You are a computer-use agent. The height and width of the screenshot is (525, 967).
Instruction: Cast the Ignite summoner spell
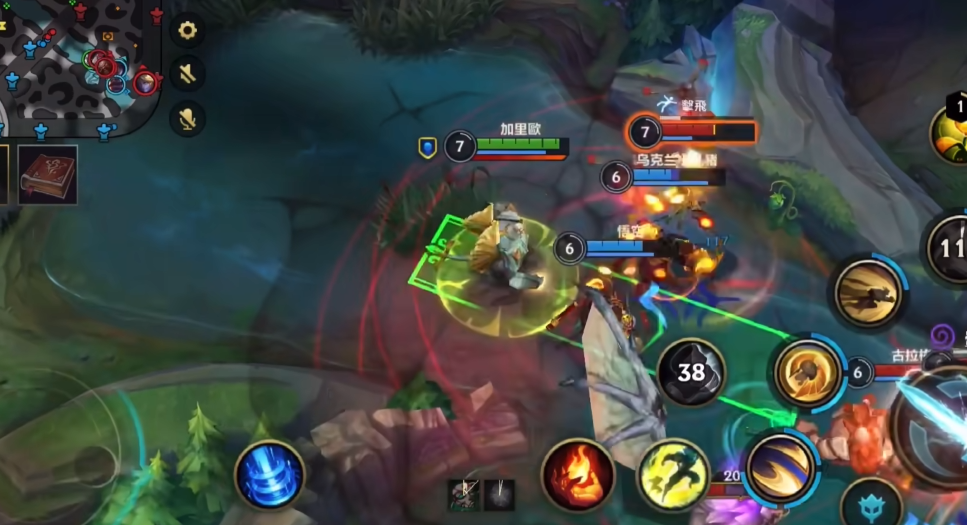pyautogui.click(x=577, y=474)
